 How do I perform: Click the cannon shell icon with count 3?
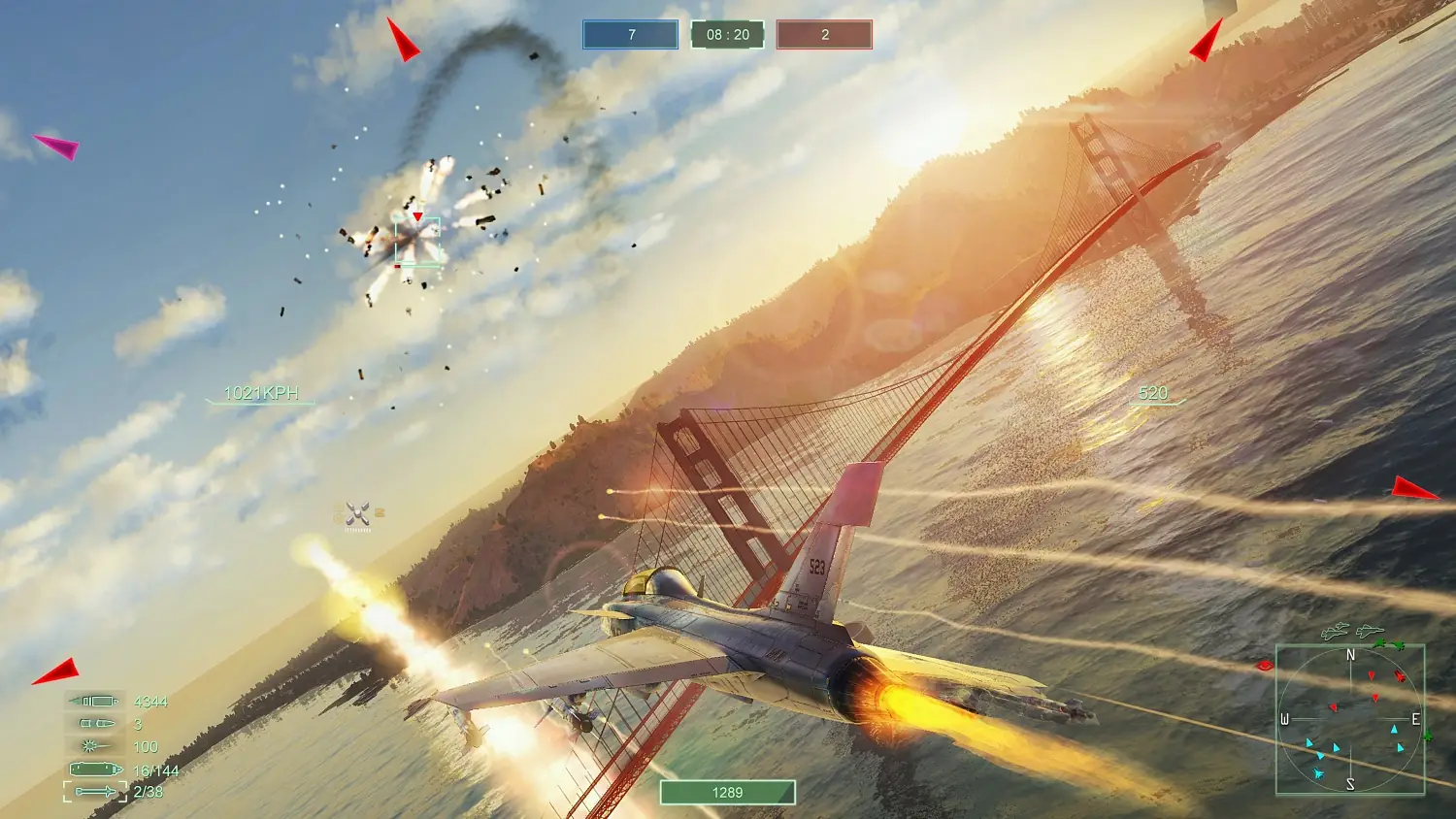[x=97, y=723]
